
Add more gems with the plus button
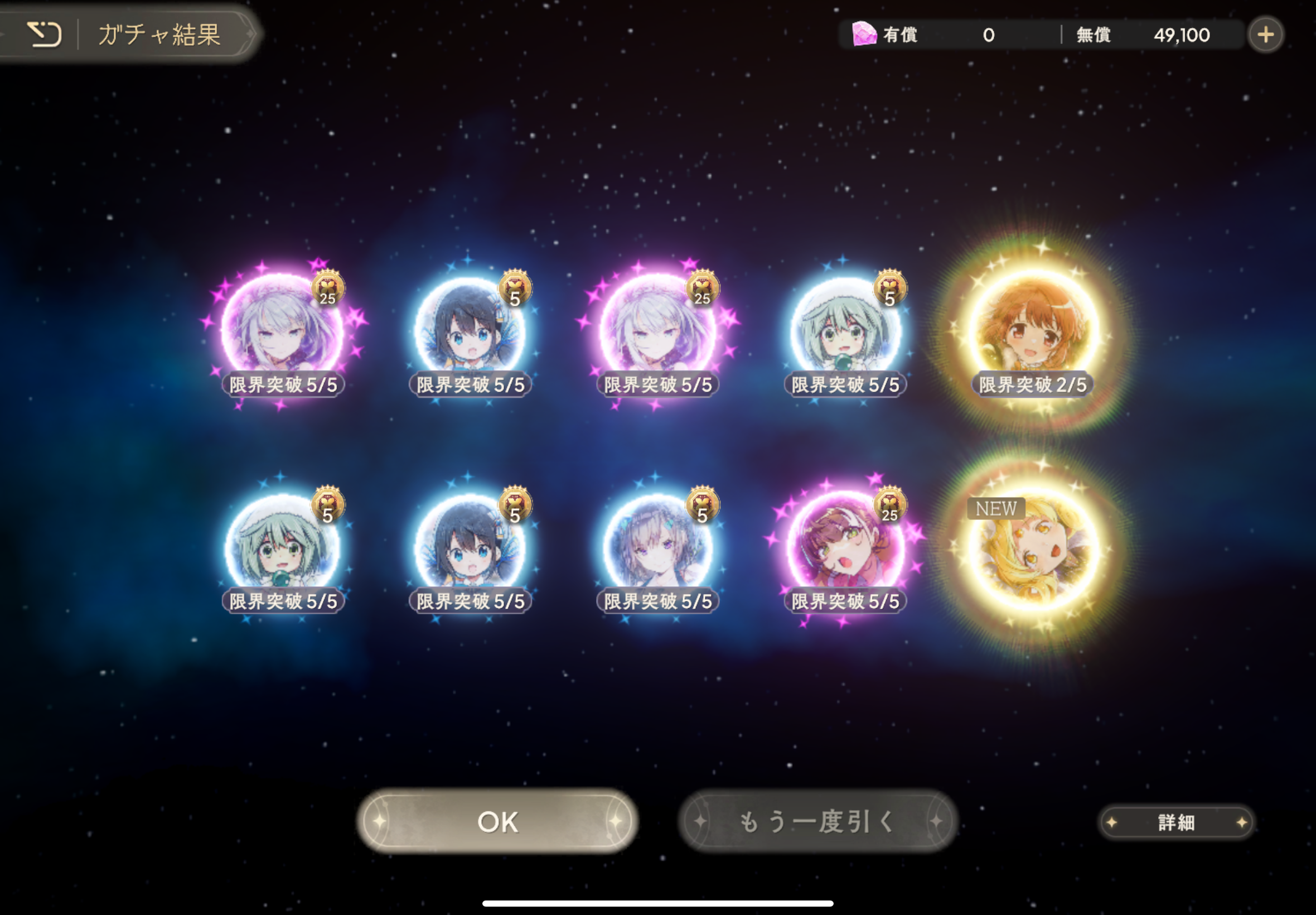(x=1266, y=35)
